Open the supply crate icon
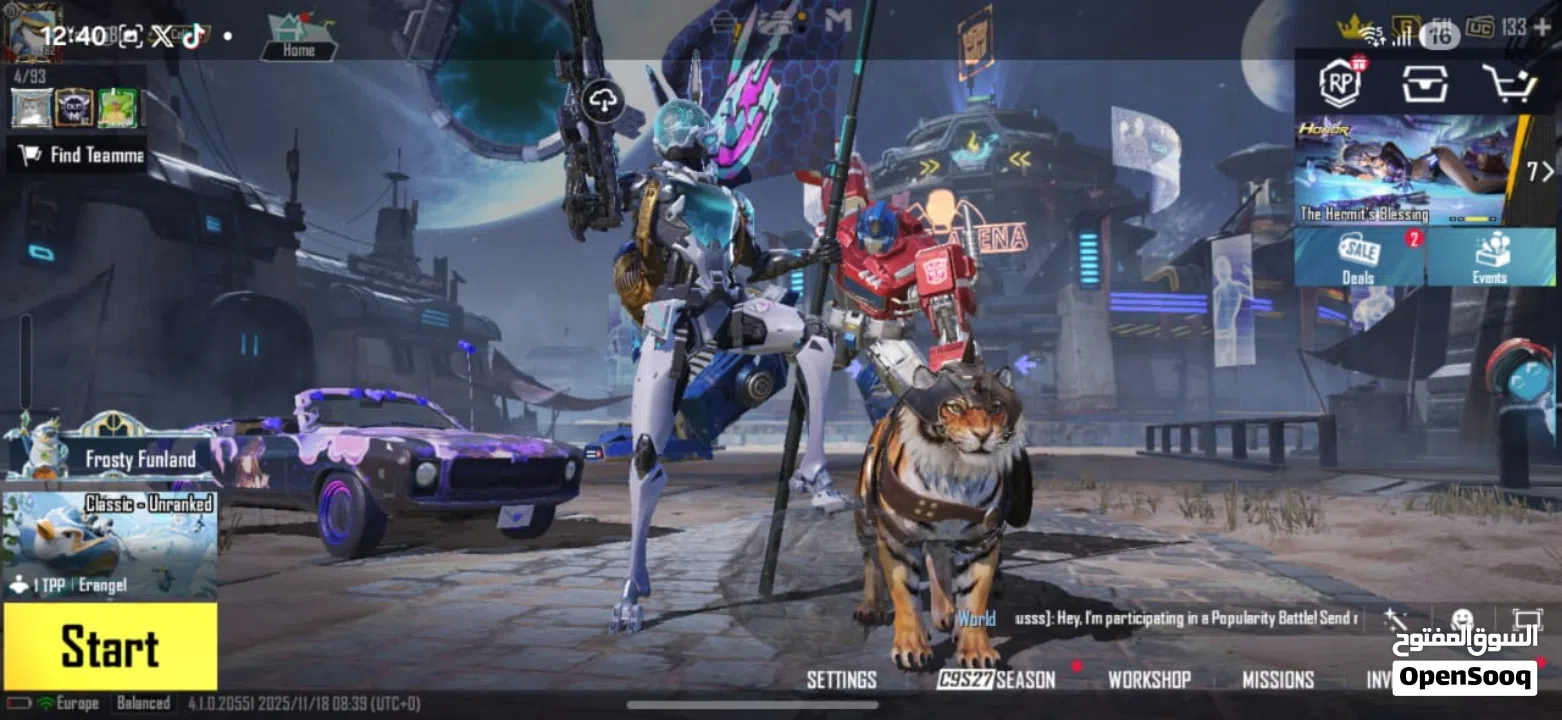 (1425, 84)
